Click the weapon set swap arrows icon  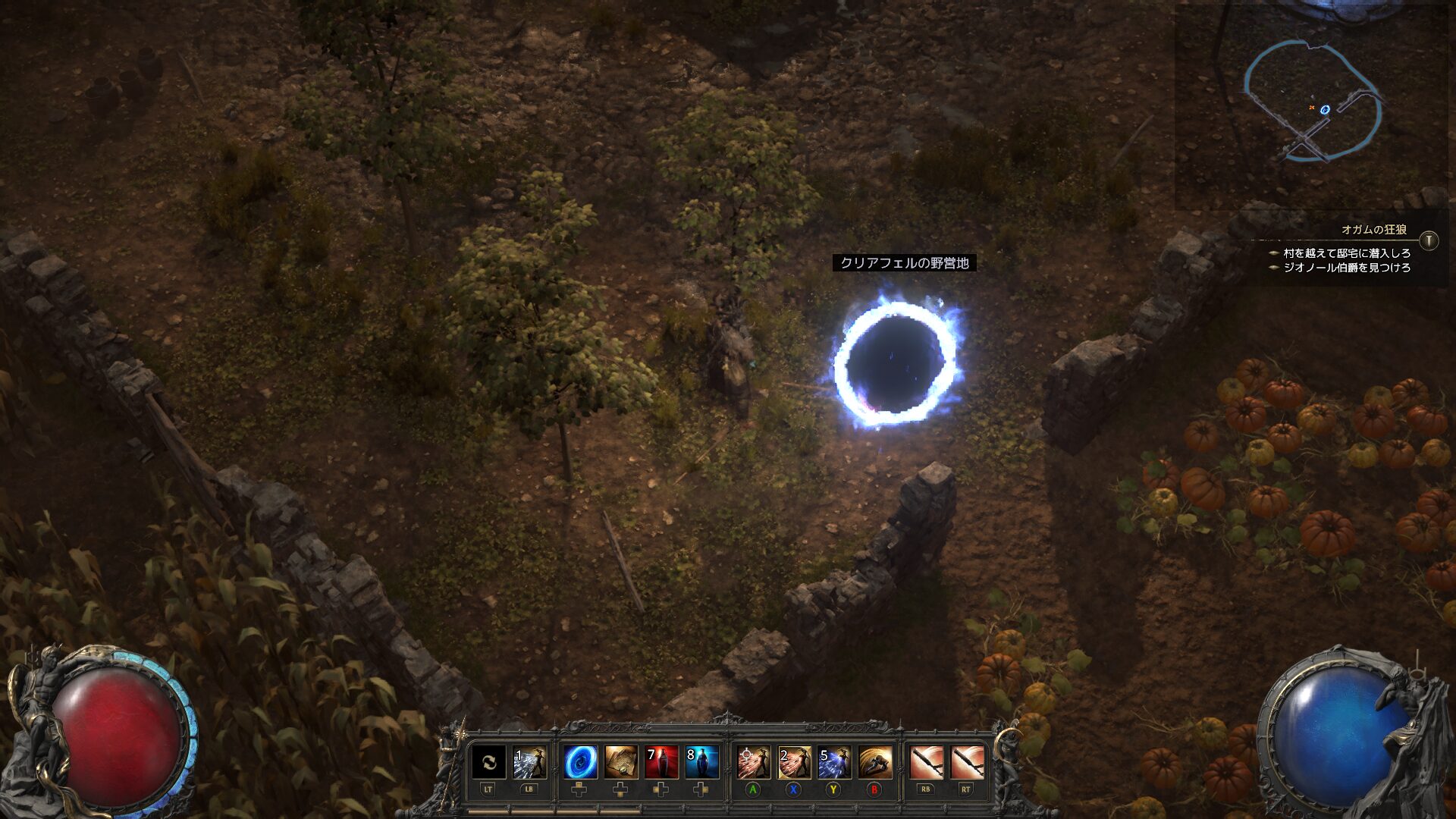coord(488,762)
